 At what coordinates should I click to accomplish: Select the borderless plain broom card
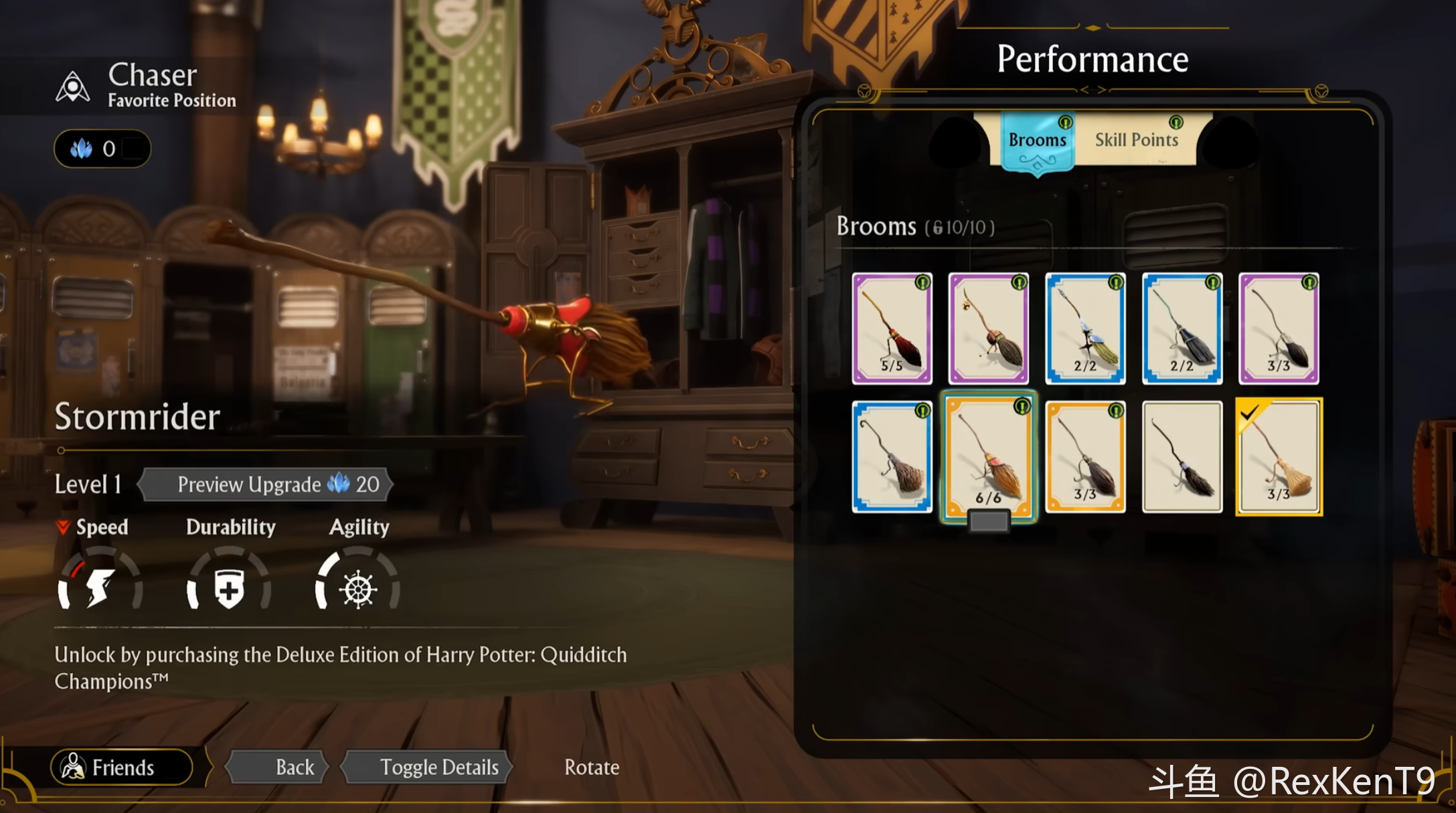pyautogui.click(x=1182, y=456)
